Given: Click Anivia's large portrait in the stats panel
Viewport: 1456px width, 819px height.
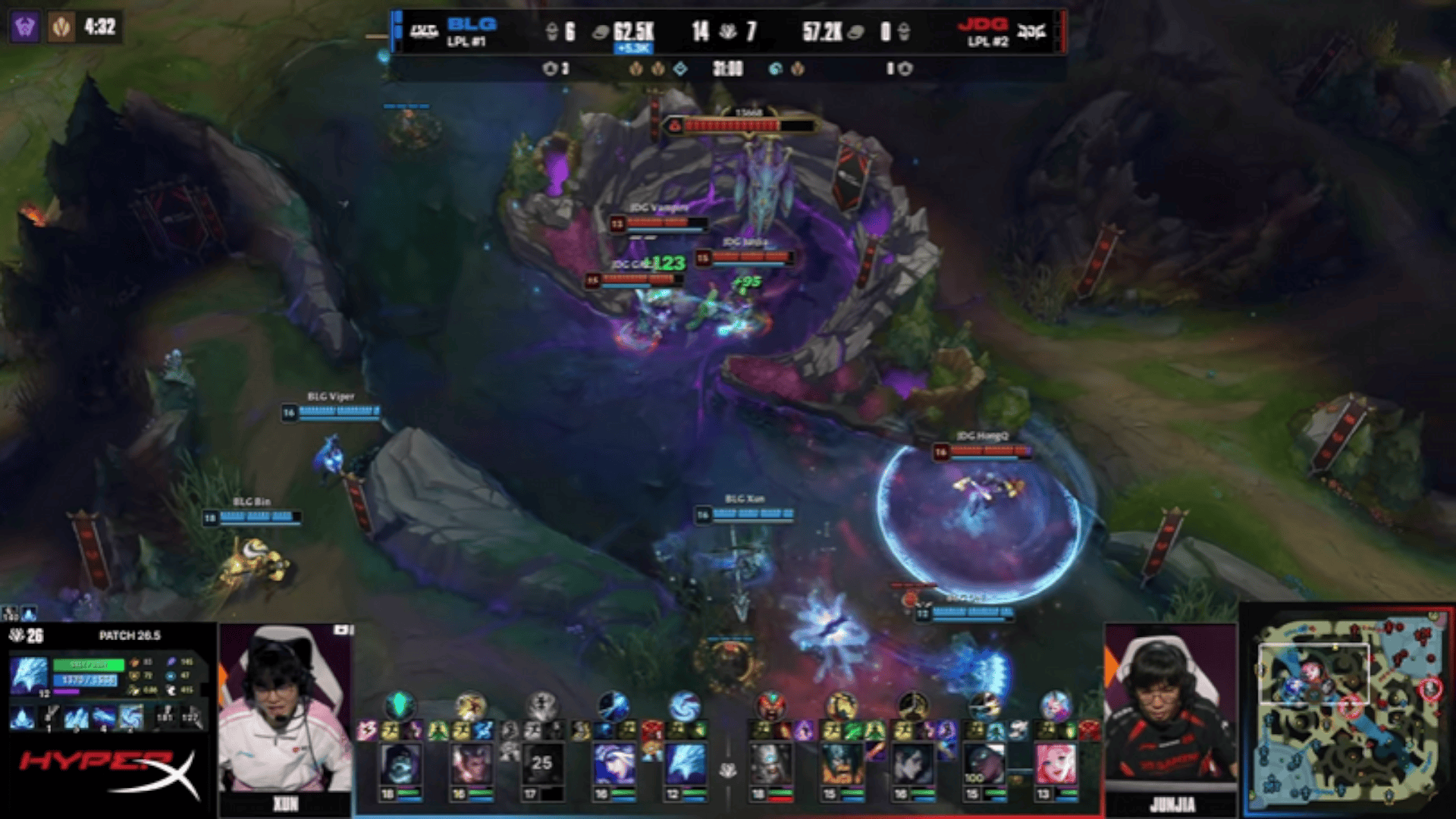Looking at the screenshot, I should [29, 675].
